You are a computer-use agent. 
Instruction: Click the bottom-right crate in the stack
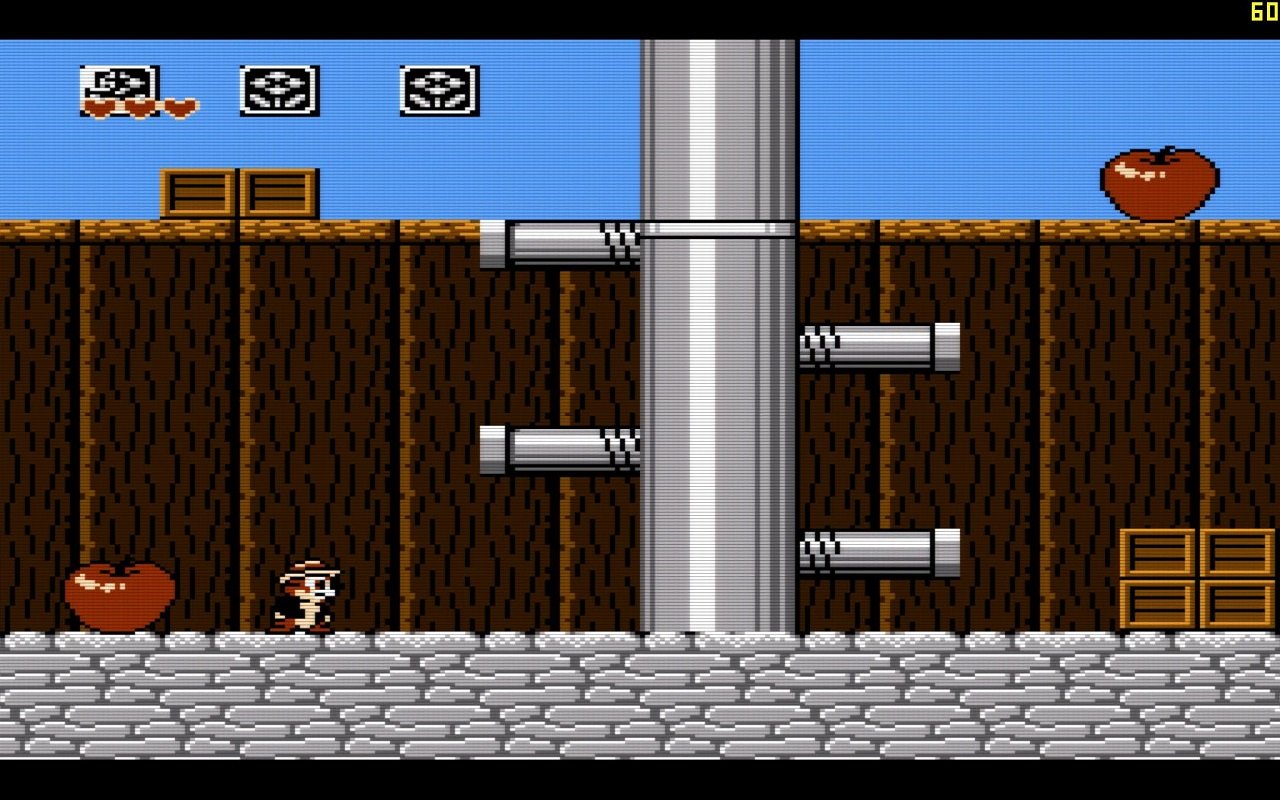click(1237, 605)
